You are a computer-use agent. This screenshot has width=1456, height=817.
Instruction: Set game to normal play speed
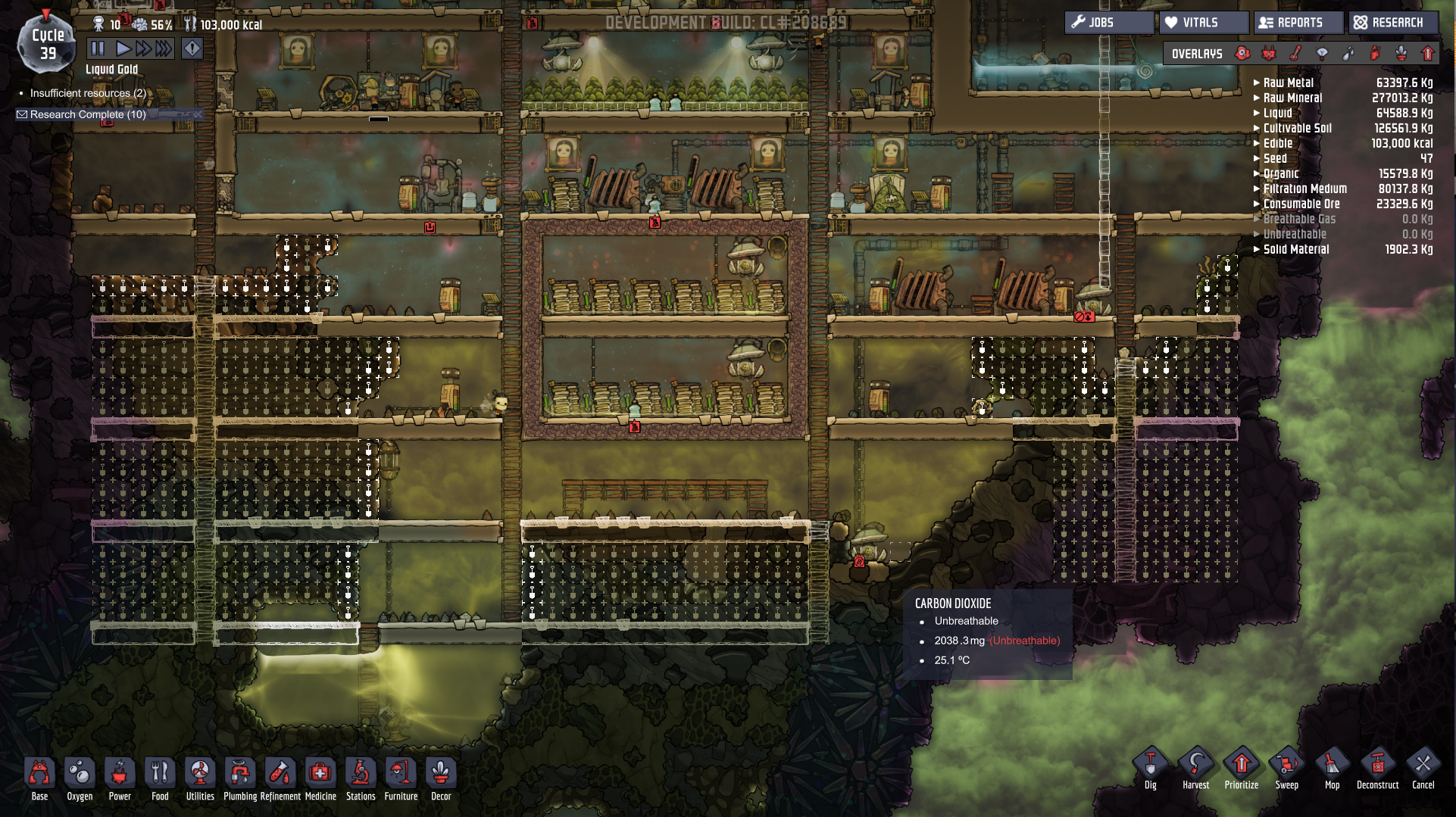(123, 49)
